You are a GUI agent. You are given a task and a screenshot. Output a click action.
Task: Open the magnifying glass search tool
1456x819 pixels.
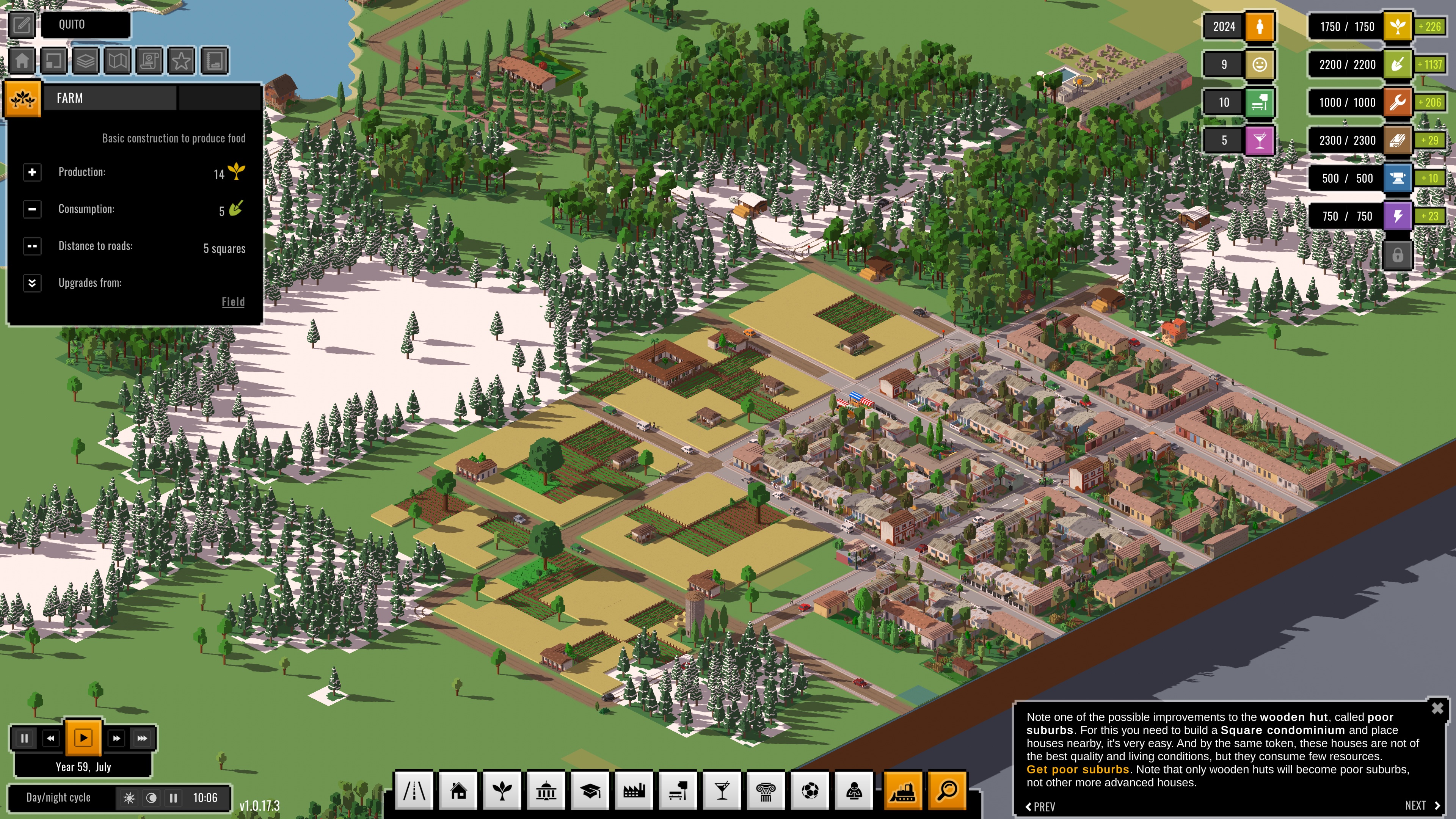tap(947, 791)
